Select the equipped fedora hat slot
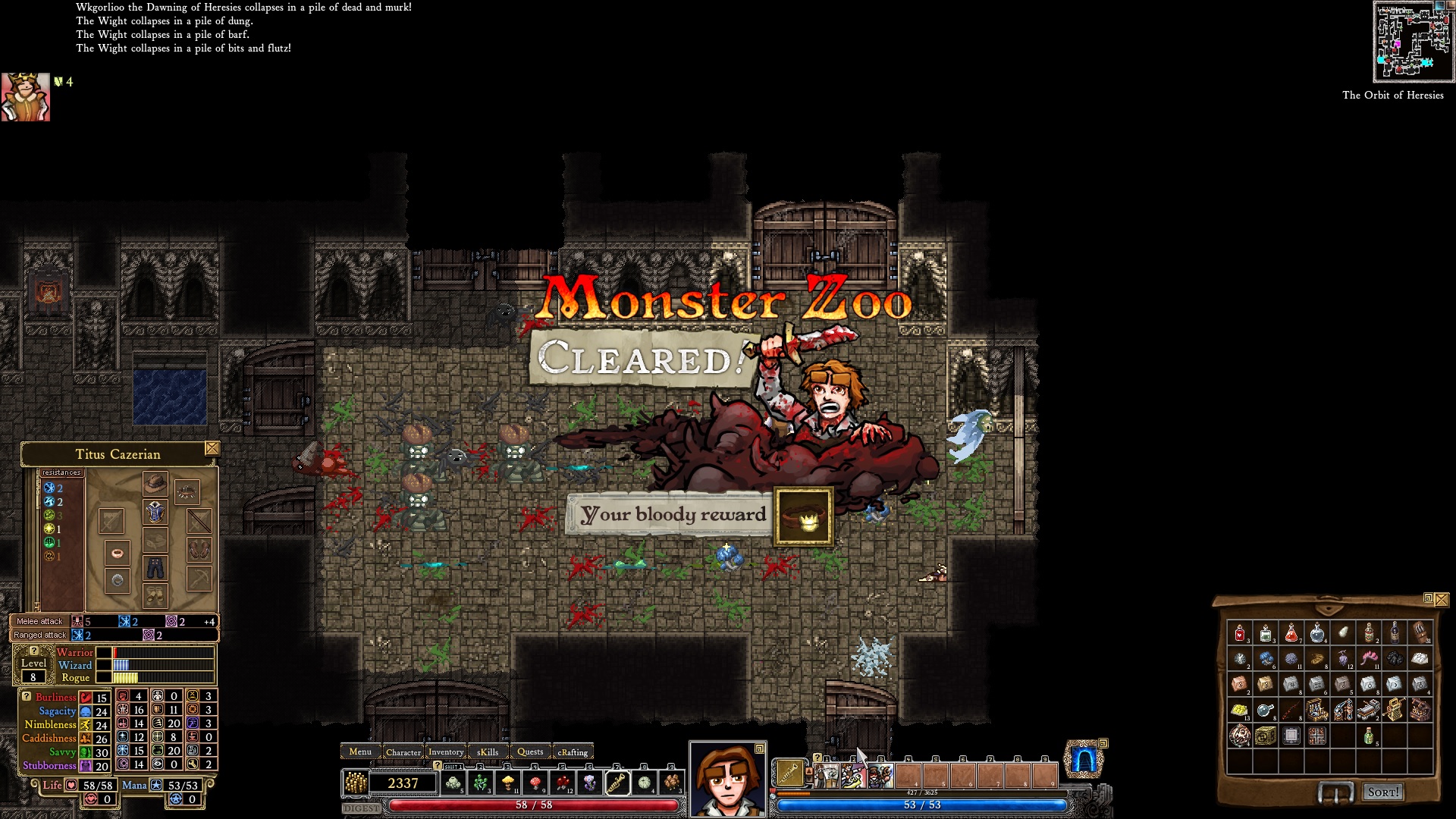Screen dimensions: 1456x819 pos(155,483)
